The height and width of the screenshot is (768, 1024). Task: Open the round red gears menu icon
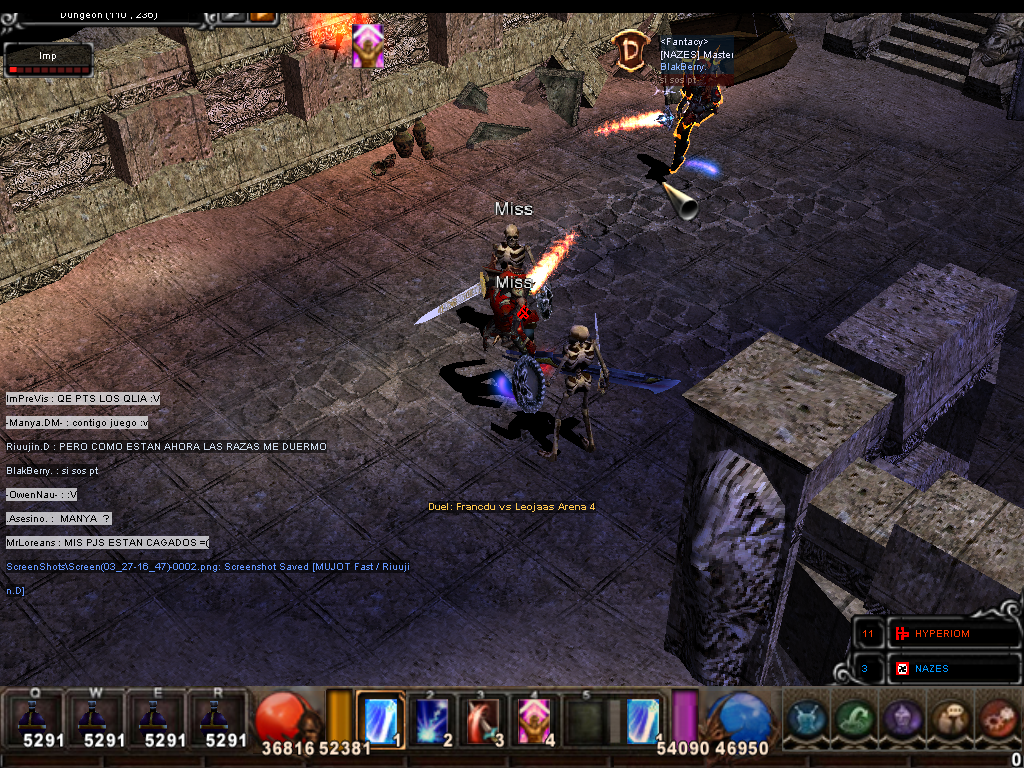pyautogui.click(x=996, y=720)
